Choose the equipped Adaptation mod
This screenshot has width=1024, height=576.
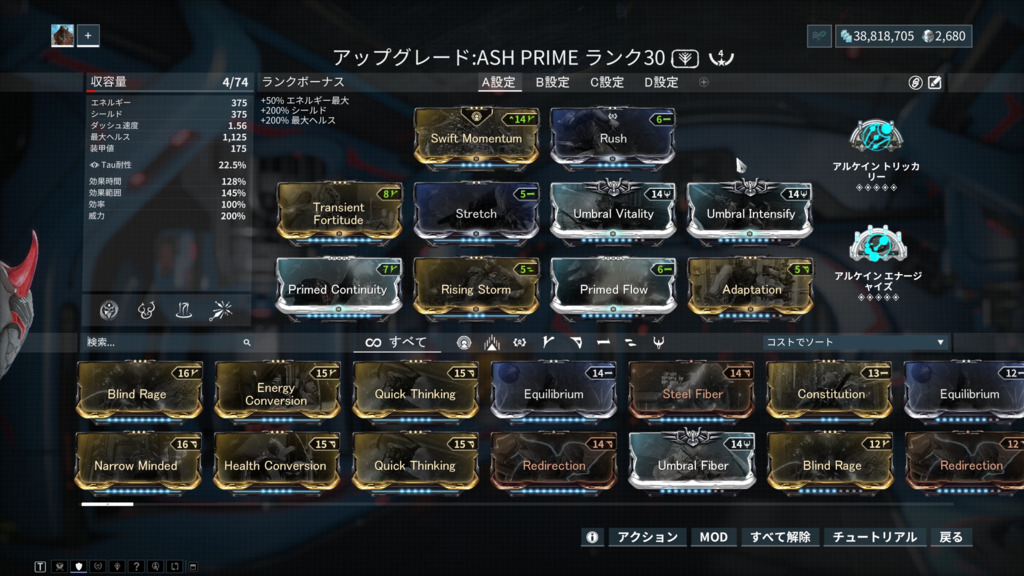(x=751, y=289)
